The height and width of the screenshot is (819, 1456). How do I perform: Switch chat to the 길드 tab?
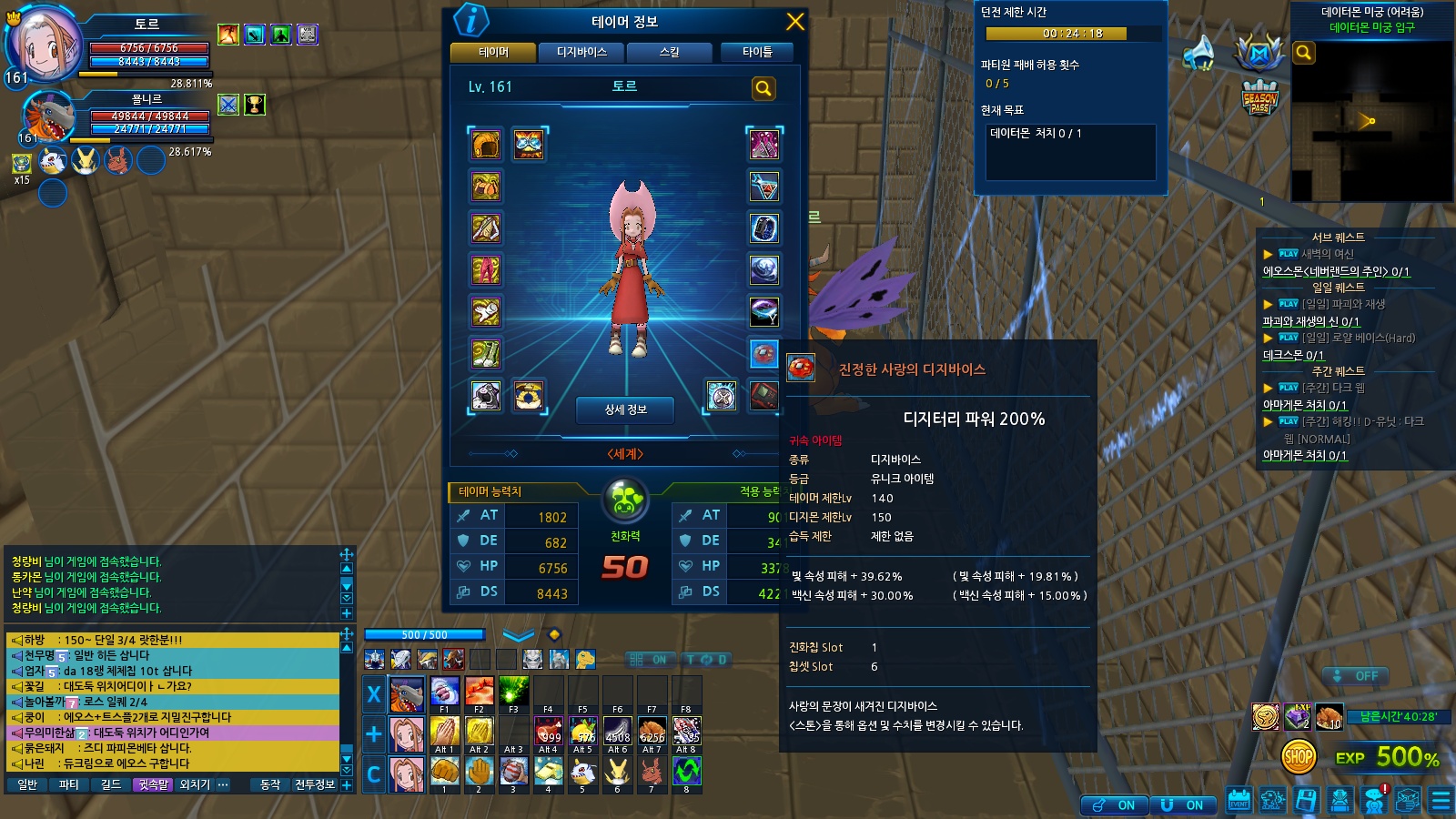(x=111, y=784)
